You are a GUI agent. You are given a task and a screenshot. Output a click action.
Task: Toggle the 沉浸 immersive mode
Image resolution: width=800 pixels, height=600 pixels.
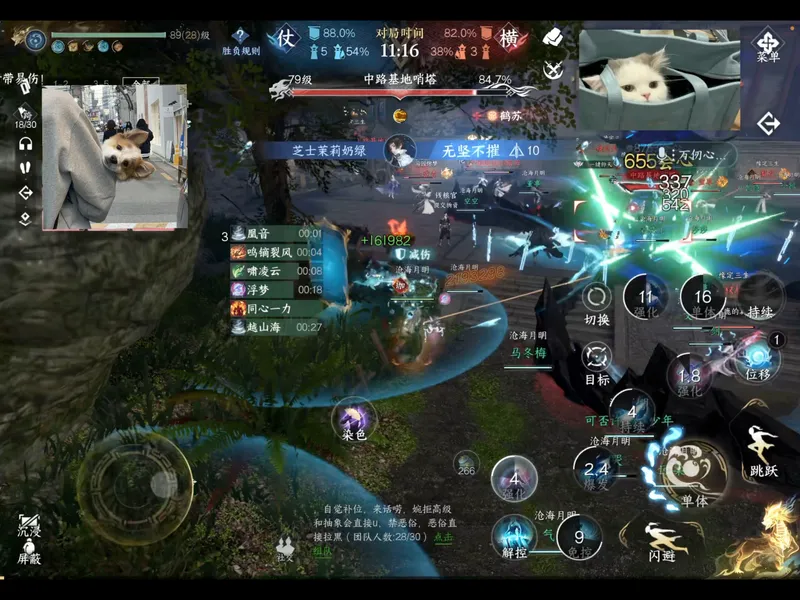coord(29,525)
